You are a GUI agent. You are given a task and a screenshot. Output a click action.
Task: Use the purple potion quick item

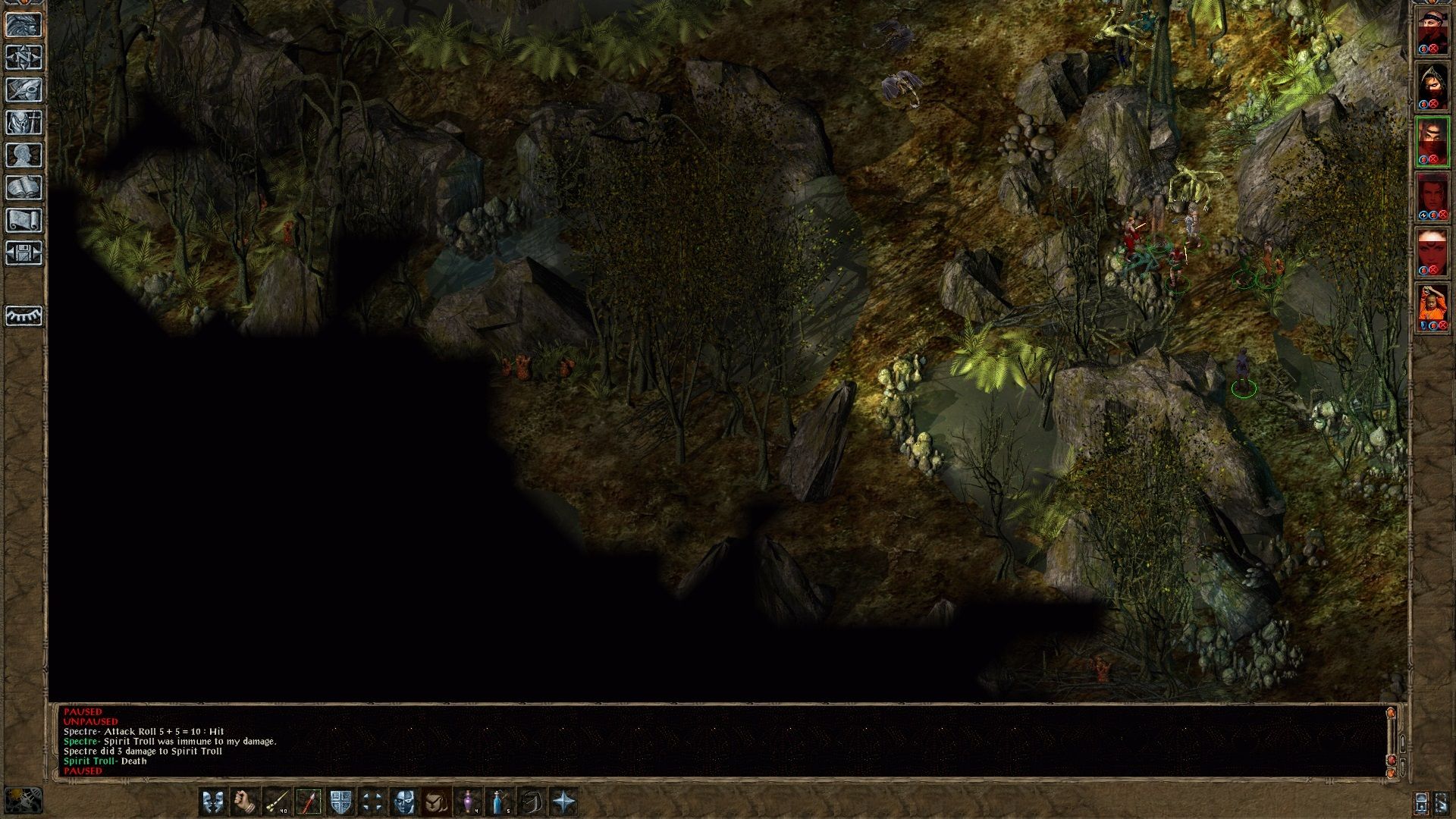point(469,802)
